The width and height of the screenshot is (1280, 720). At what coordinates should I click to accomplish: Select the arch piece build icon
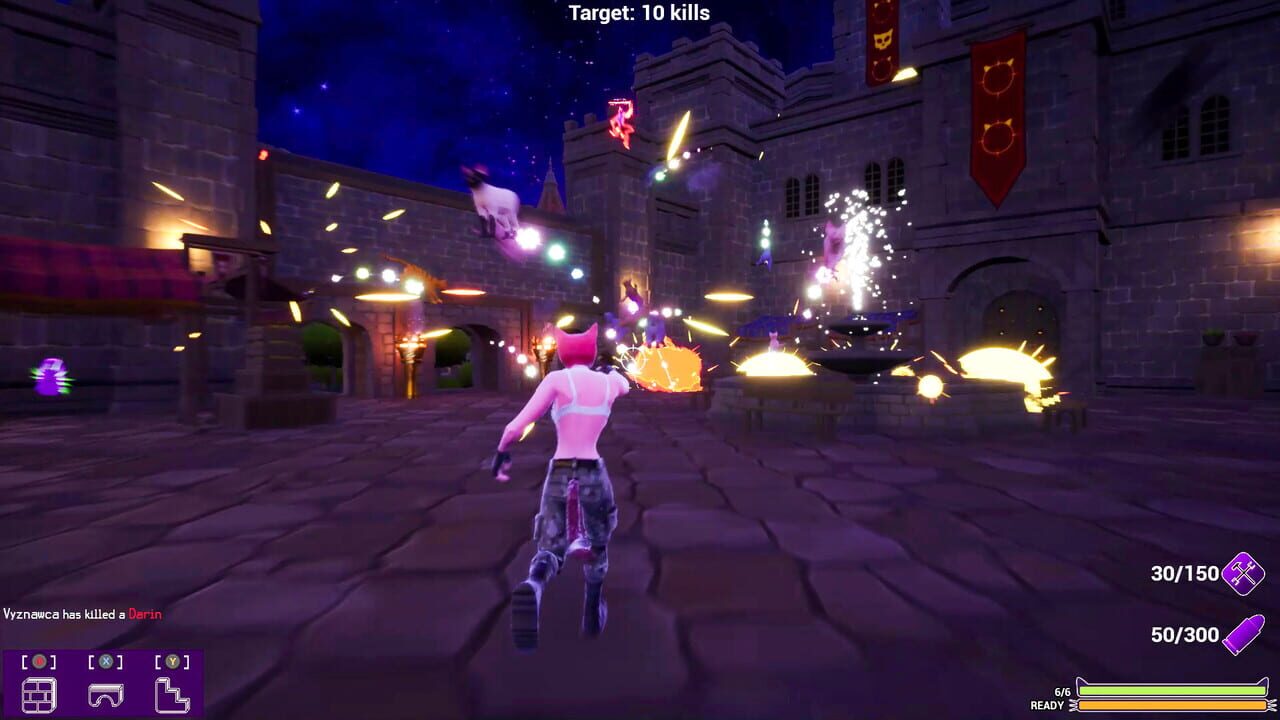click(x=105, y=694)
